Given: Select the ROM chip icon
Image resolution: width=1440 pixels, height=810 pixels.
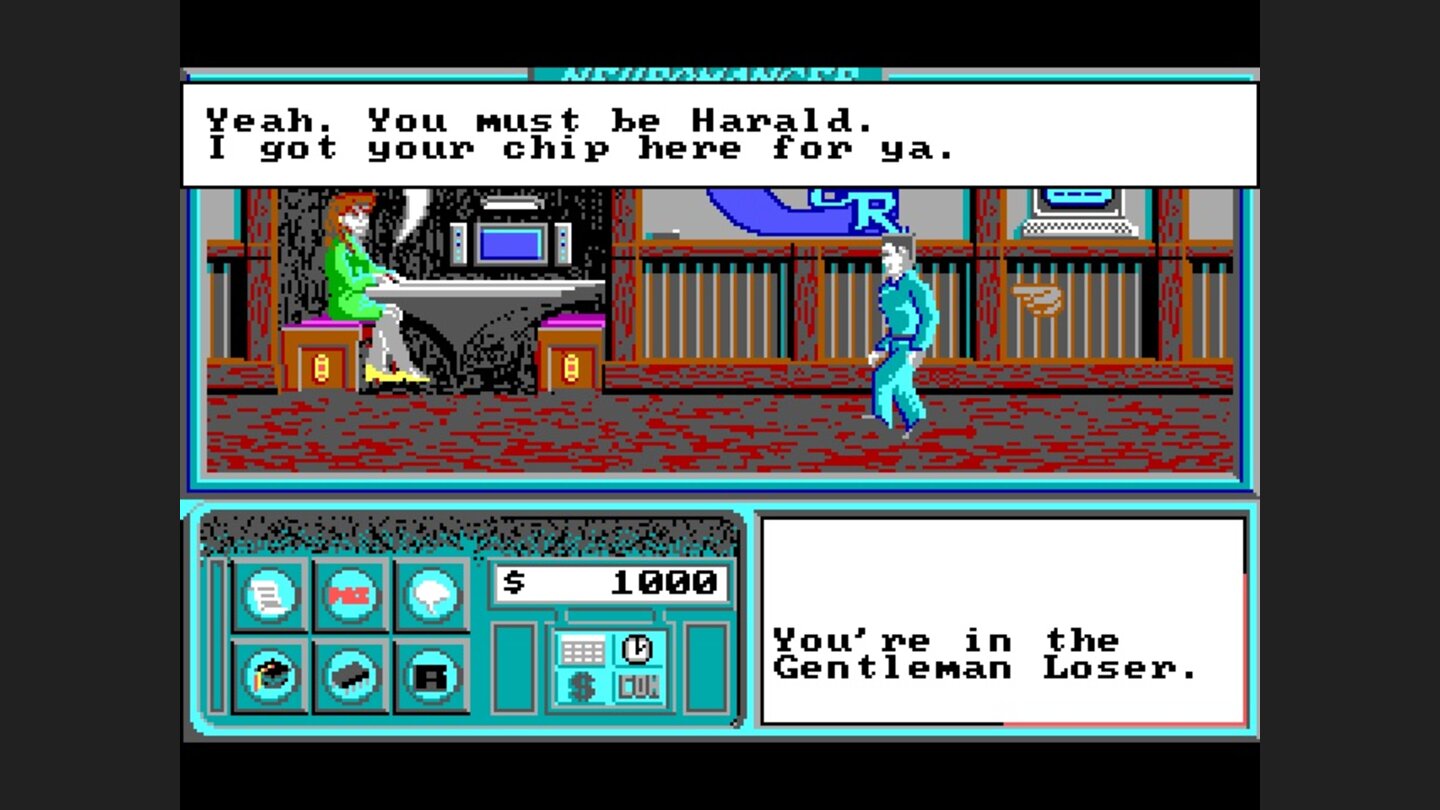Looking at the screenshot, I should 347,672.
